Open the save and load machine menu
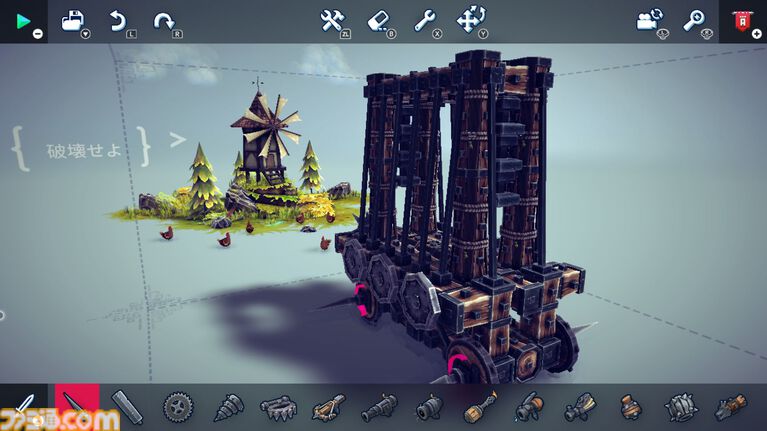 click(74, 20)
